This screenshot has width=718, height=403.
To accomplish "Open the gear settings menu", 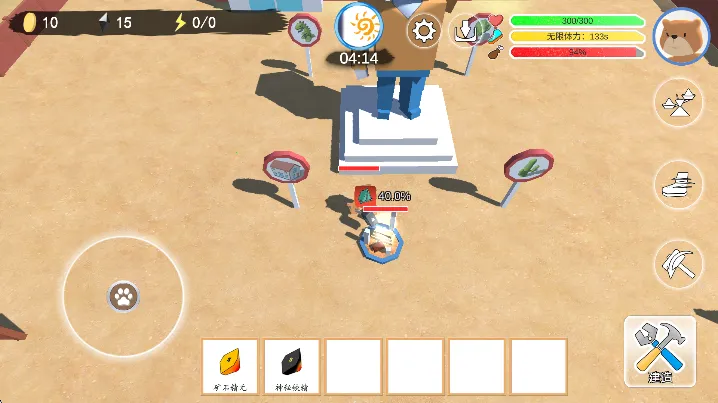I will coord(425,31).
